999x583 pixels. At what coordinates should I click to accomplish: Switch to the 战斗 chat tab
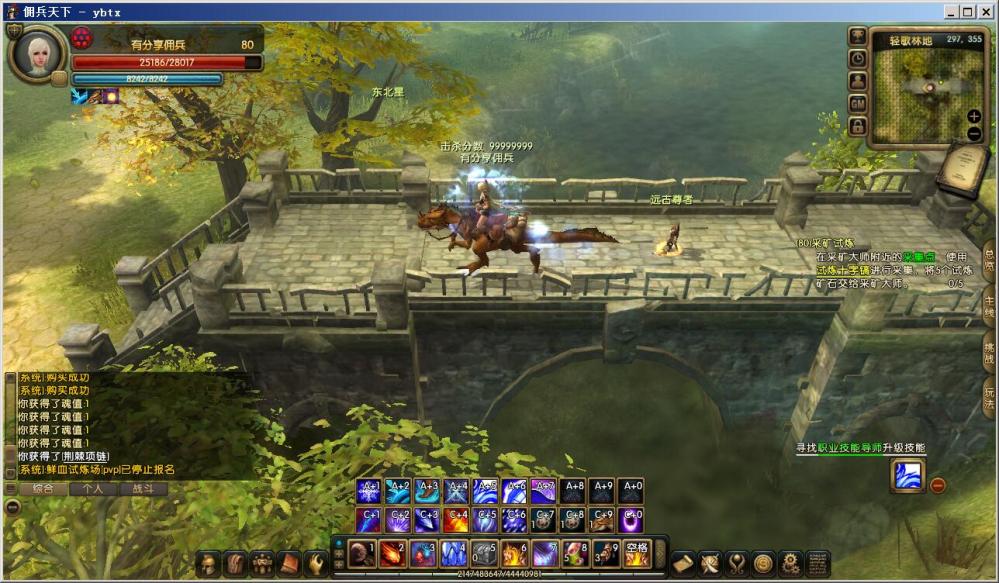[x=143, y=489]
